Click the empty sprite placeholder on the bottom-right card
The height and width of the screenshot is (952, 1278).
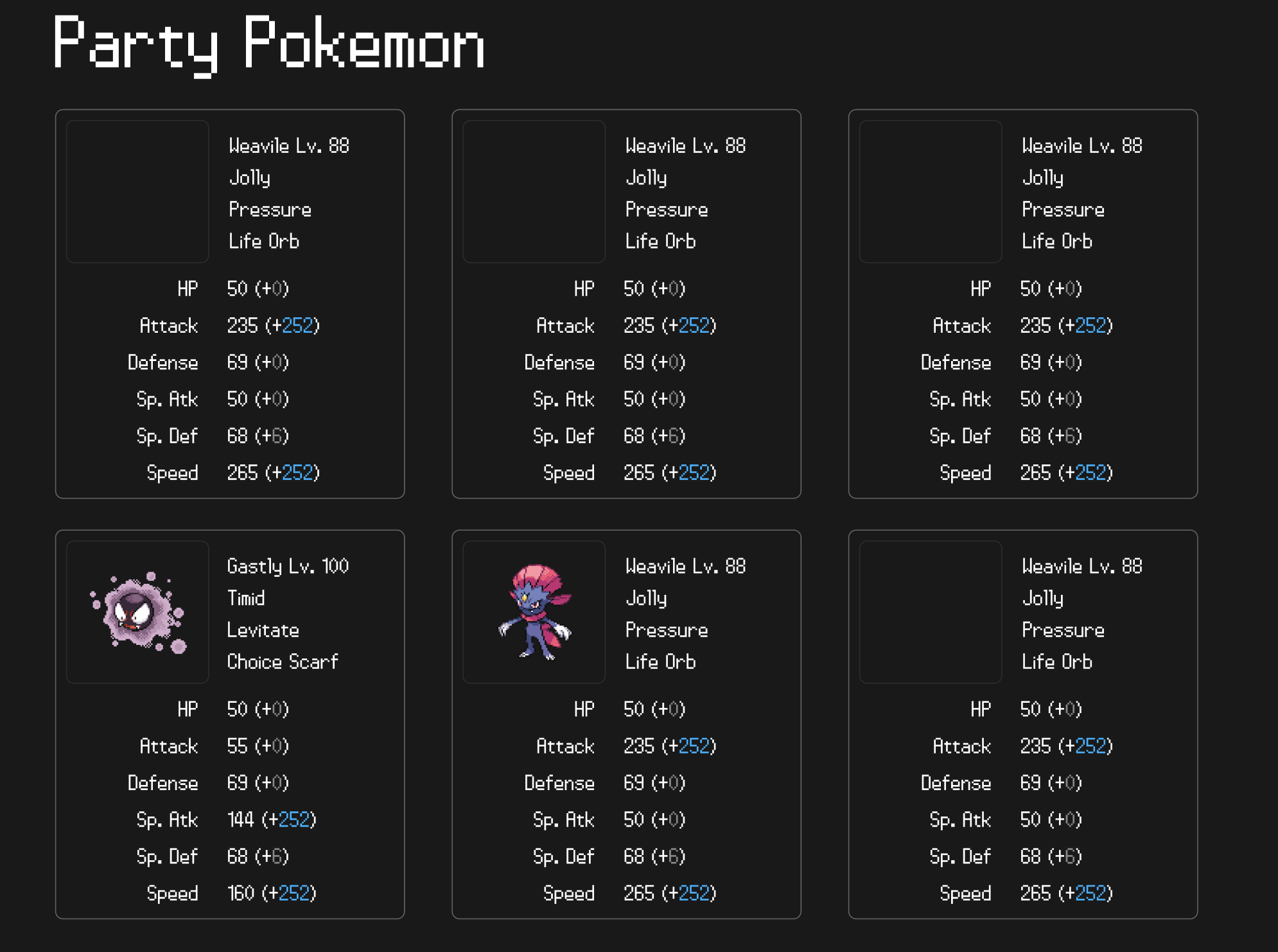[x=930, y=612]
